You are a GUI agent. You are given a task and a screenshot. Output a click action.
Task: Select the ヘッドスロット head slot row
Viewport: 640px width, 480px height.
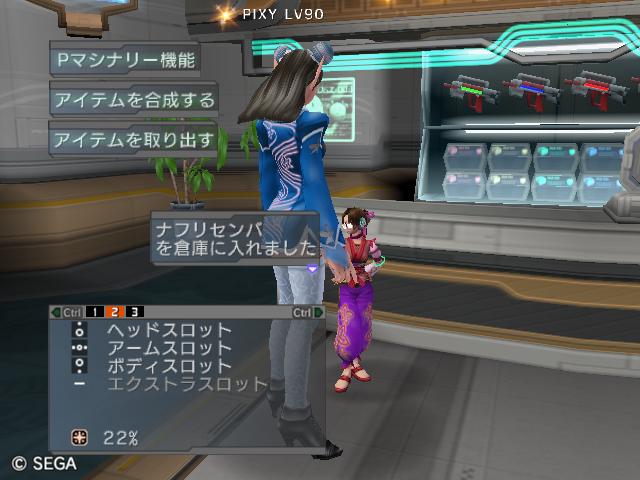pos(168,330)
